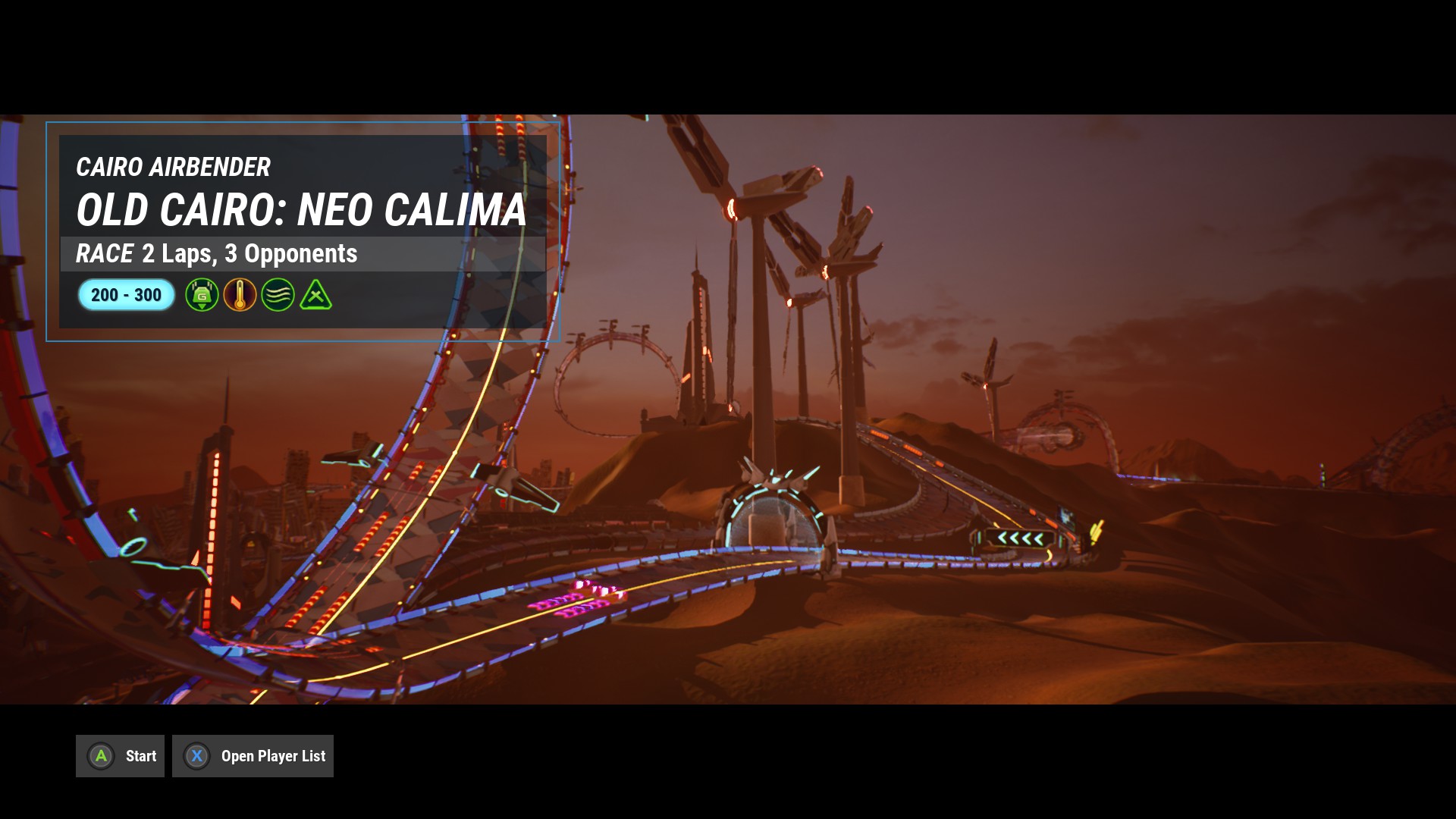
Task: Open Player List
Action: click(253, 755)
